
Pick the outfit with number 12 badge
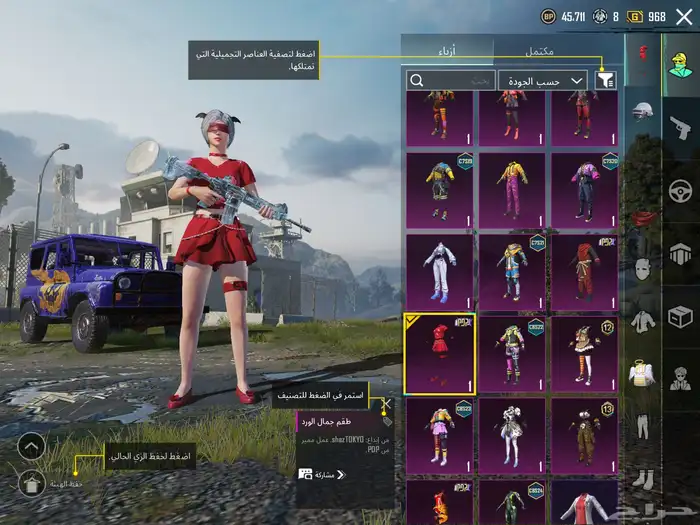(x=584, y=353)
